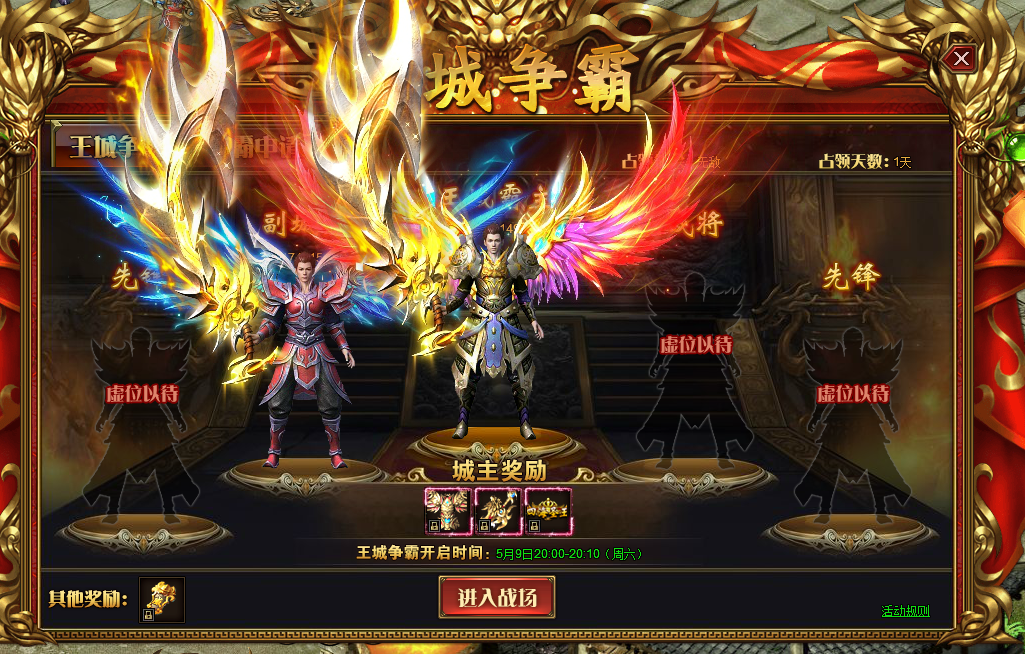Inspect the golden item under 其他奖励
Screen dimensions: 1025x654
[x=162, y=600]
